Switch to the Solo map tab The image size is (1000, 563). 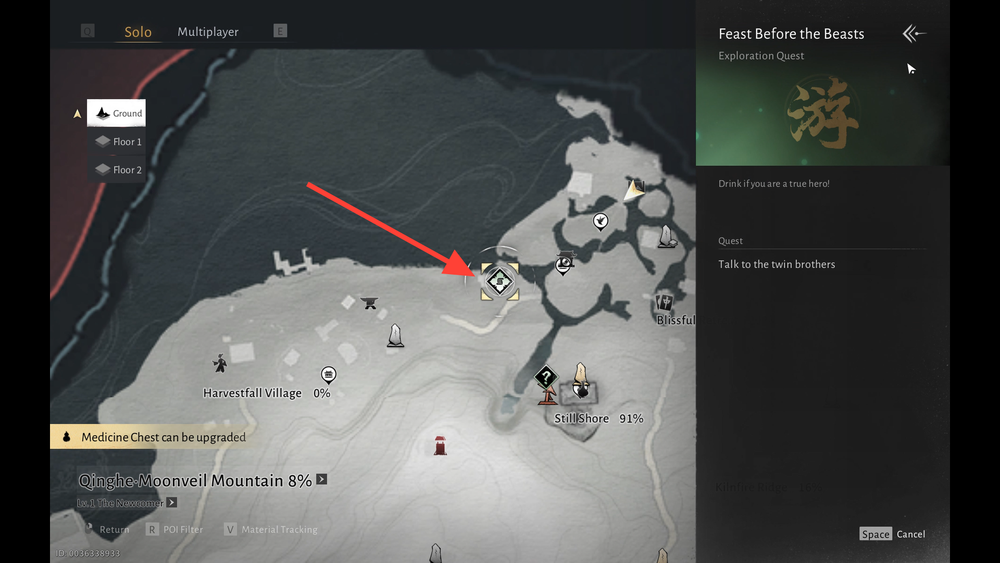click(138, 32)
